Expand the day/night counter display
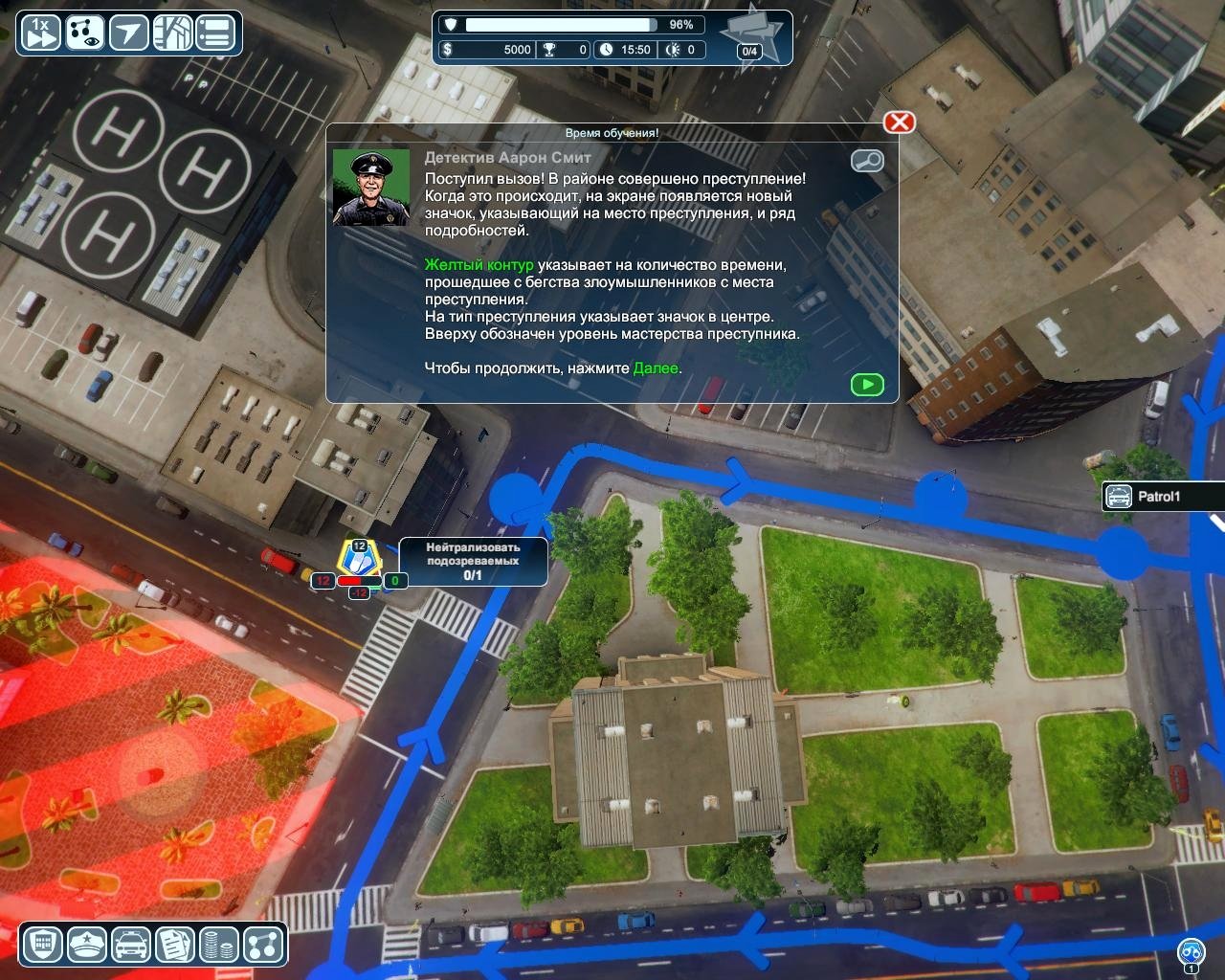Image resolution: width=1225 pixels, height=980 pixels. [x=681, y=50]
